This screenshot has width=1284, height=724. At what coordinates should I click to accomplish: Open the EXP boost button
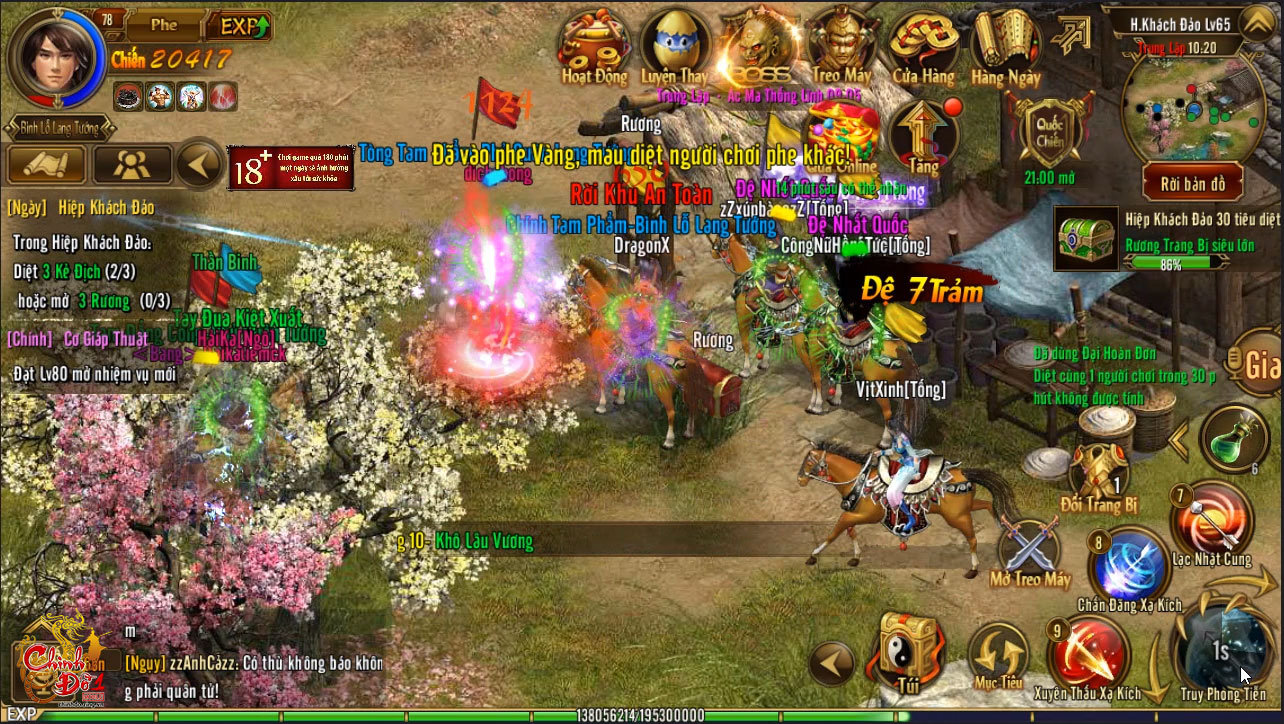tap(243, 26)
